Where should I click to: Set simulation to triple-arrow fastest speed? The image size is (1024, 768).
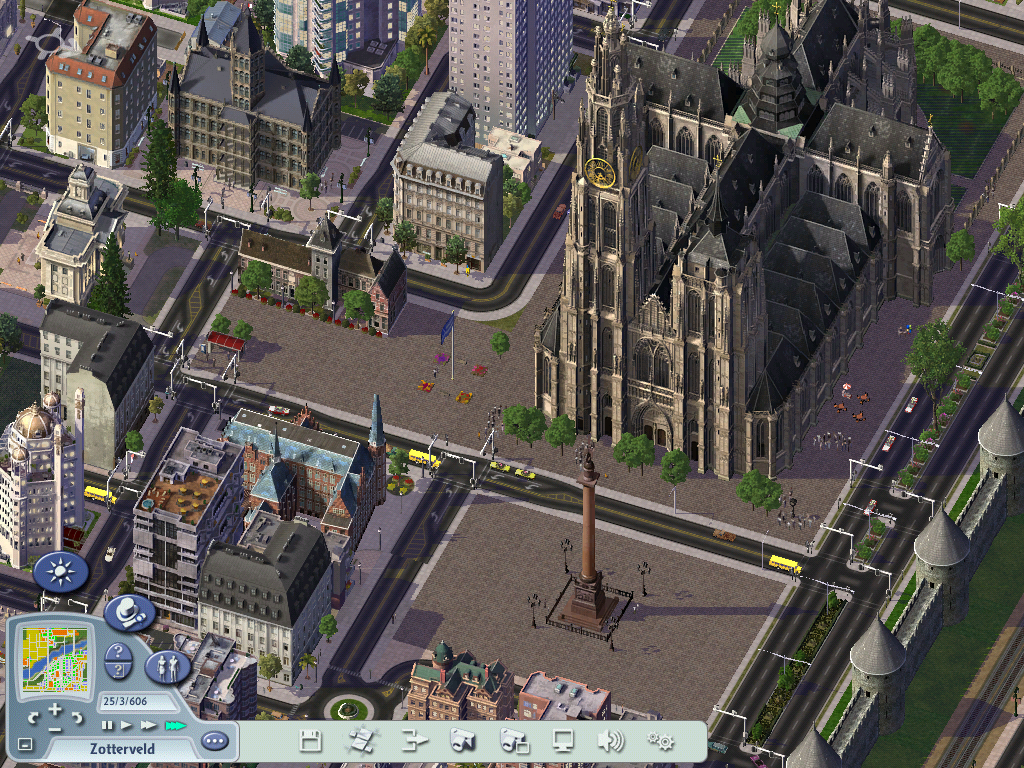tap(175, 725)
